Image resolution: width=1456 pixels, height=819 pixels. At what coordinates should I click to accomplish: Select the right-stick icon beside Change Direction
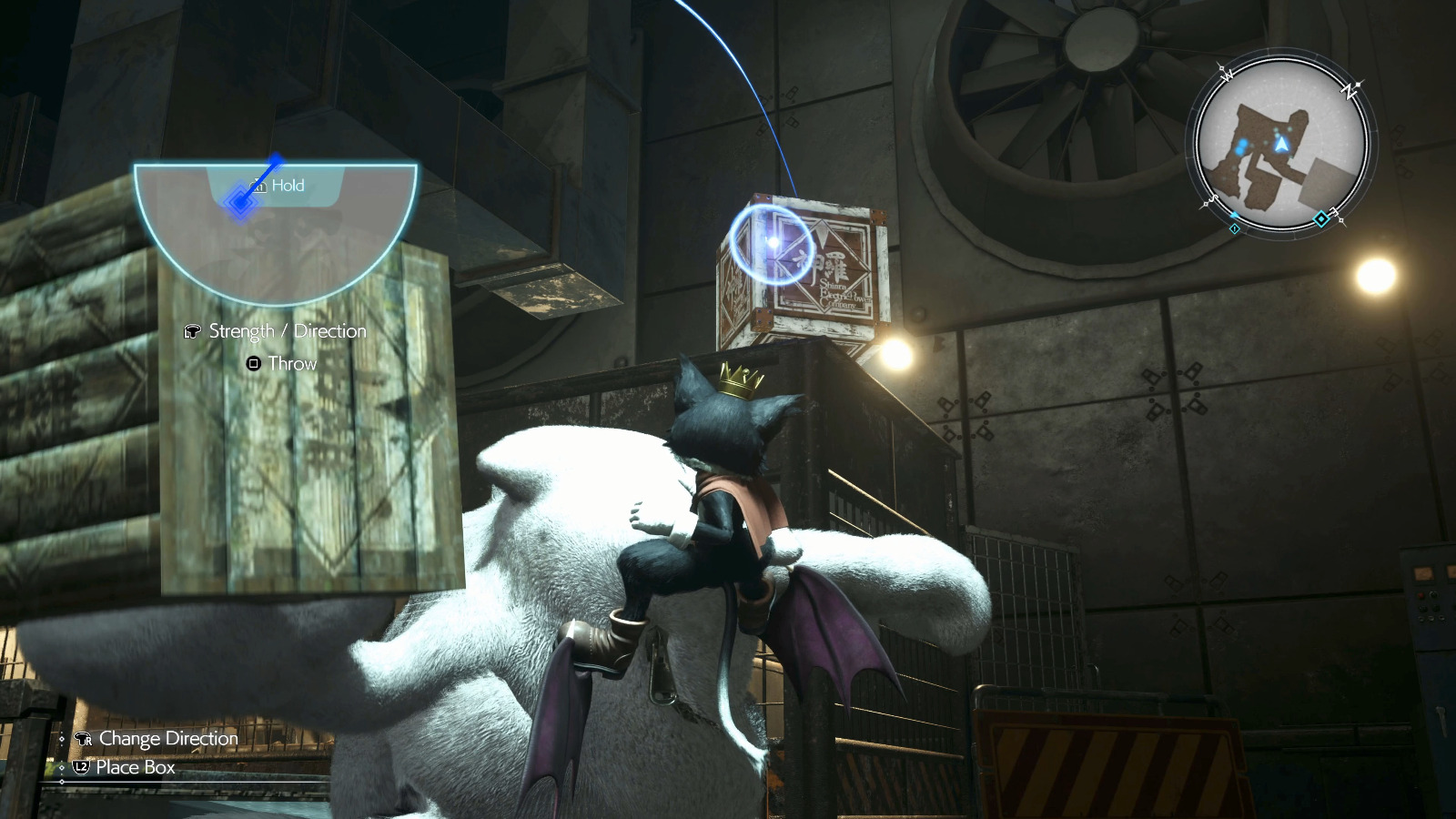(83, 739)
